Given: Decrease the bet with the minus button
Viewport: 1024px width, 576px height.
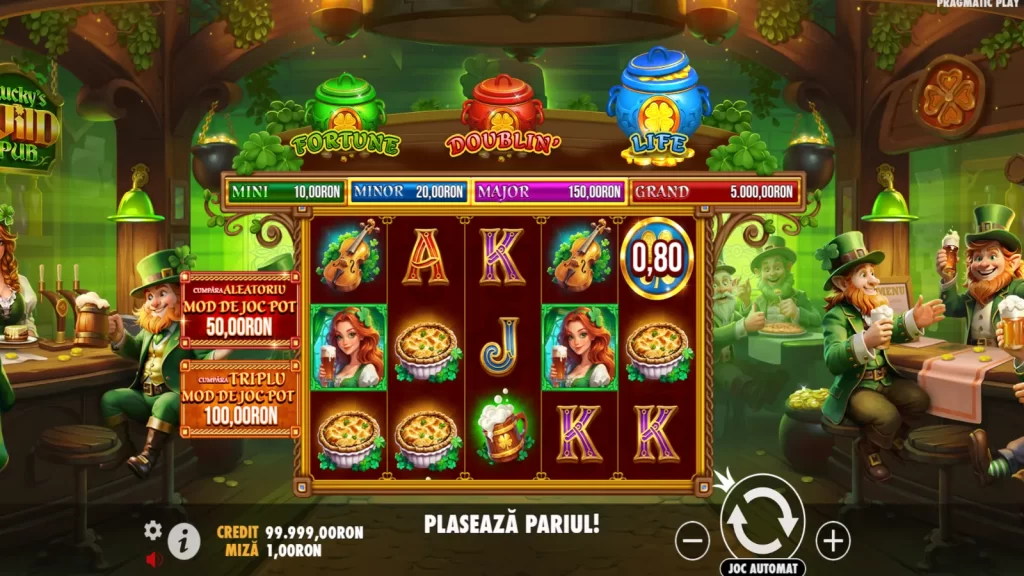Looking at the screenshot, I should click(x=692, y=541).
